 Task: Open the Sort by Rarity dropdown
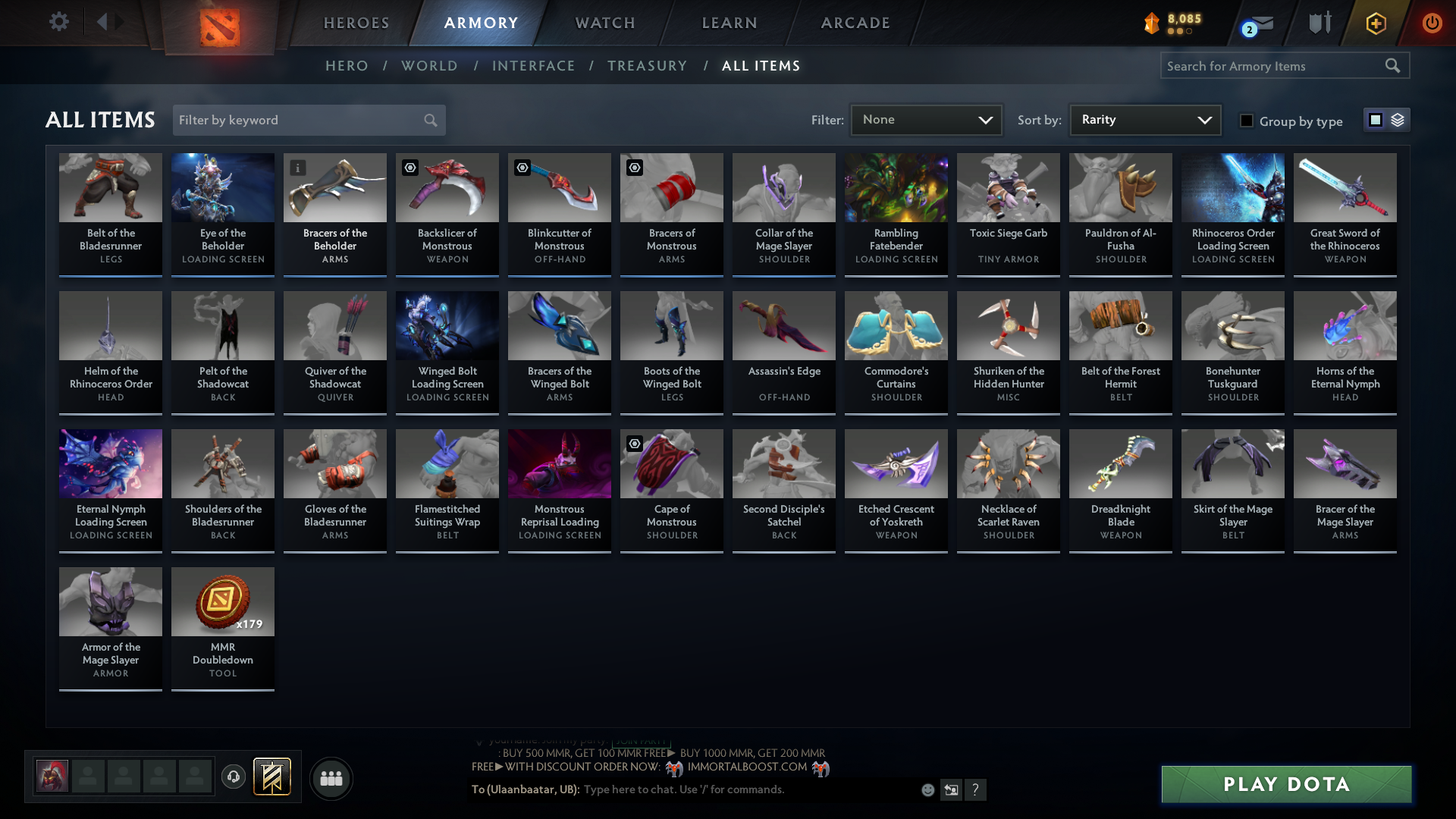[1144, 120]
